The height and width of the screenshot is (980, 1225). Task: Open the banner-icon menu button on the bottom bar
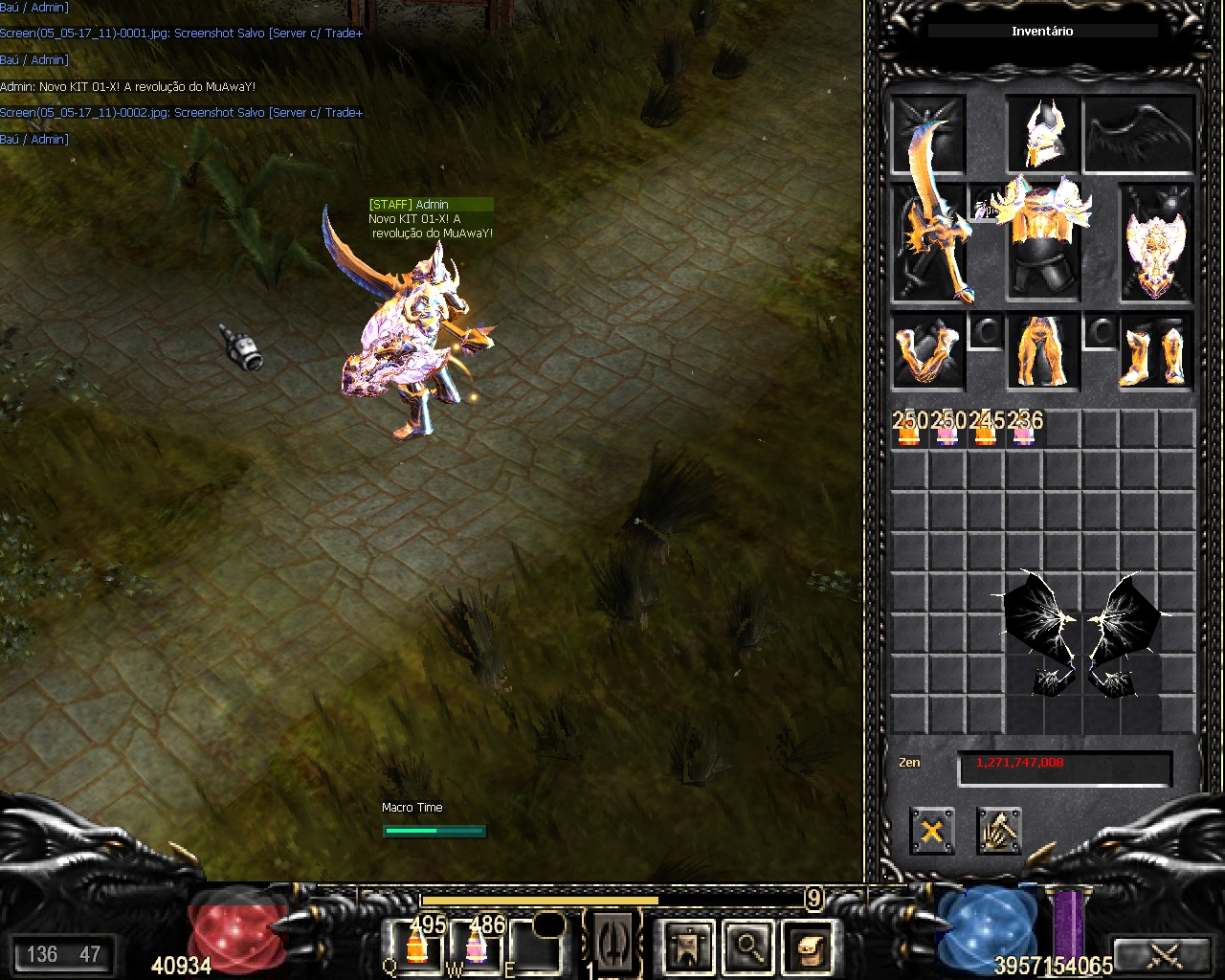coord(687,947)
